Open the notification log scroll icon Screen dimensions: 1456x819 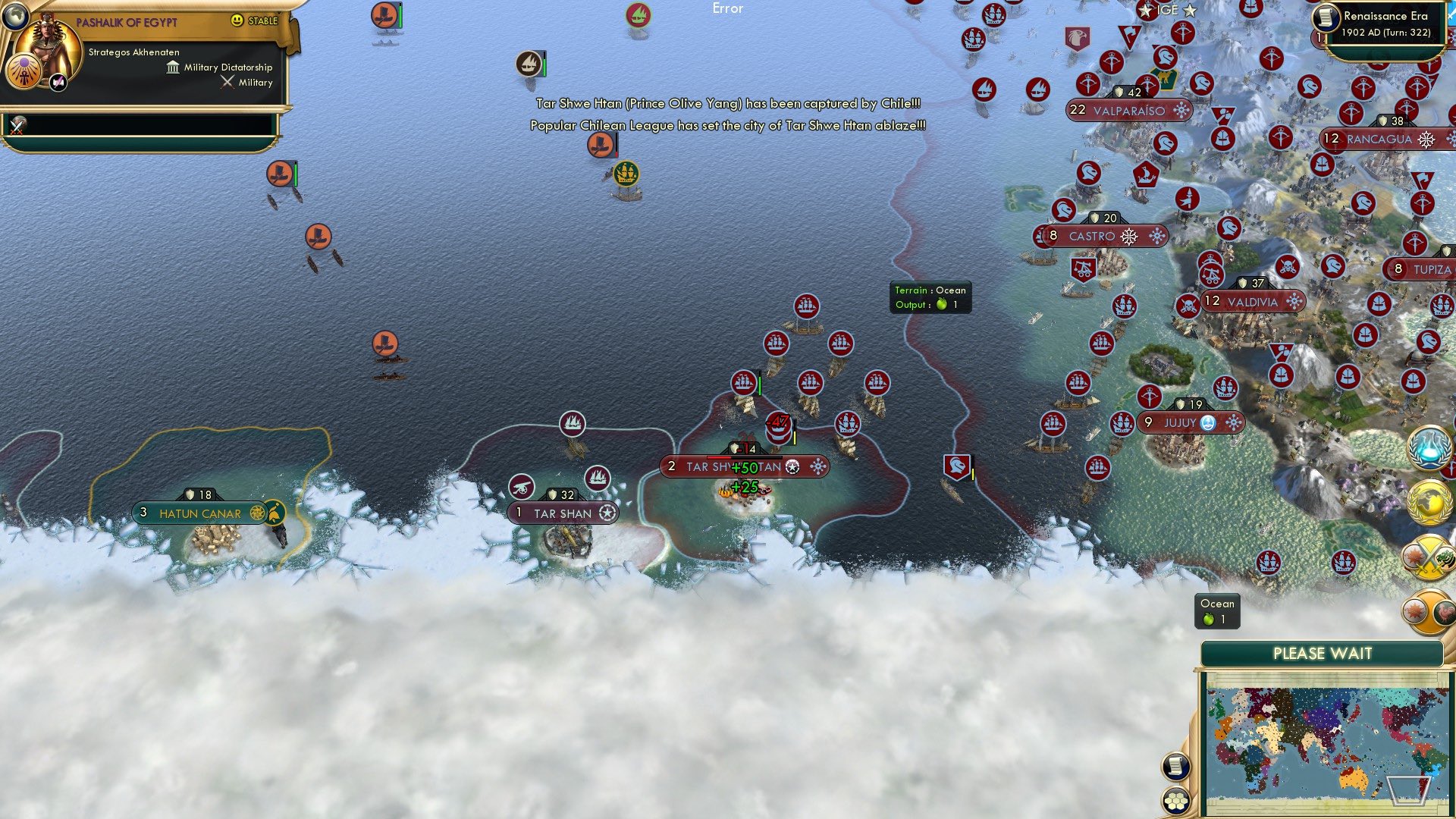tap(1175, 768)
